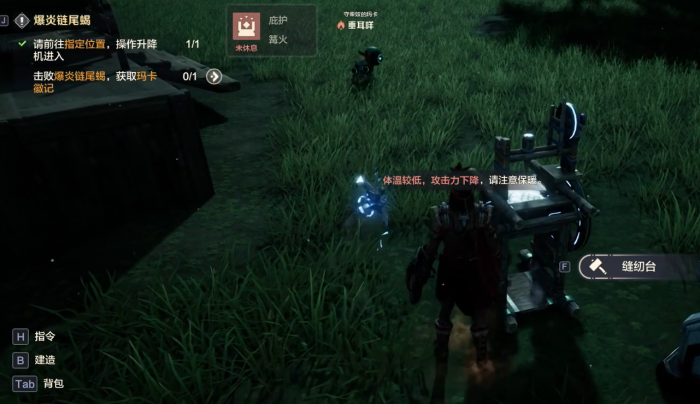Click the arrow button beside the 0/1 objective
Screen dimensions: 700x404
click(x=214, y=76)
